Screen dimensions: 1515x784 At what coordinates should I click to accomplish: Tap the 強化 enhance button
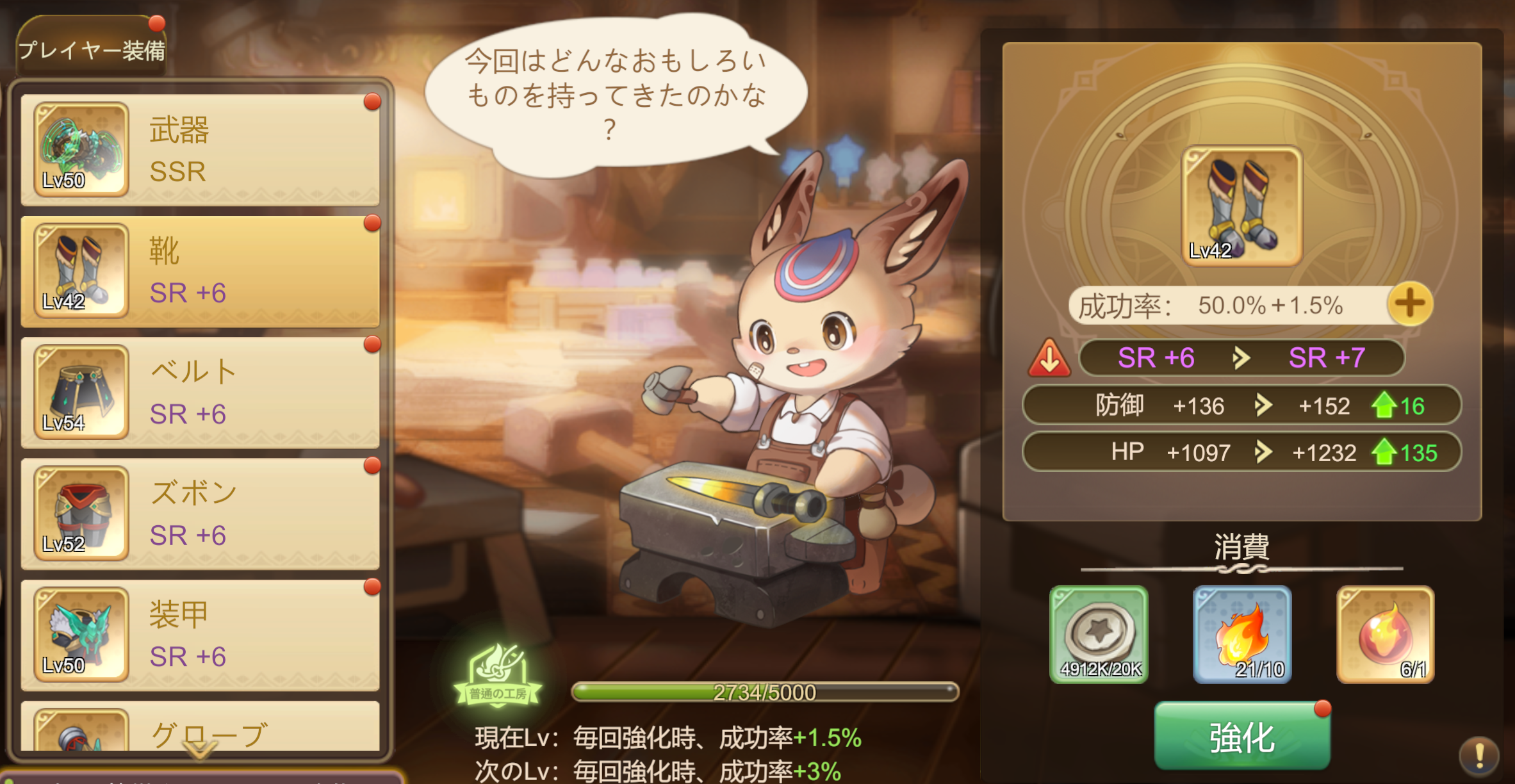(1241, 737)
